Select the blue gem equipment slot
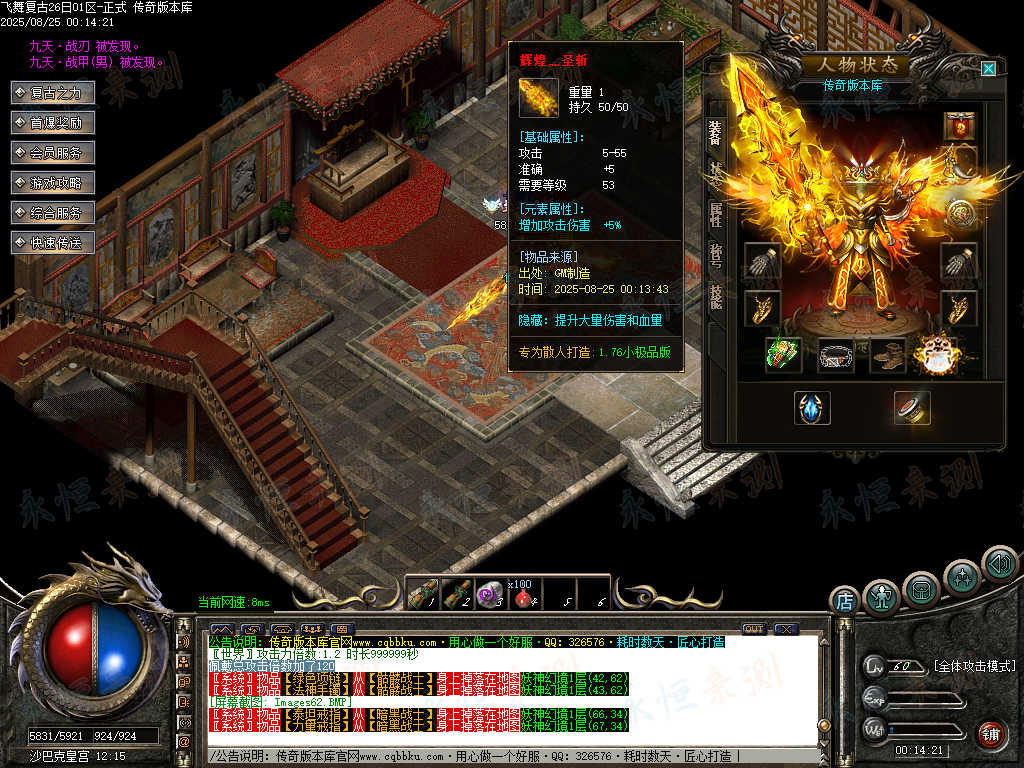Screen dimensions: 1024x768 tap(812, 408)
